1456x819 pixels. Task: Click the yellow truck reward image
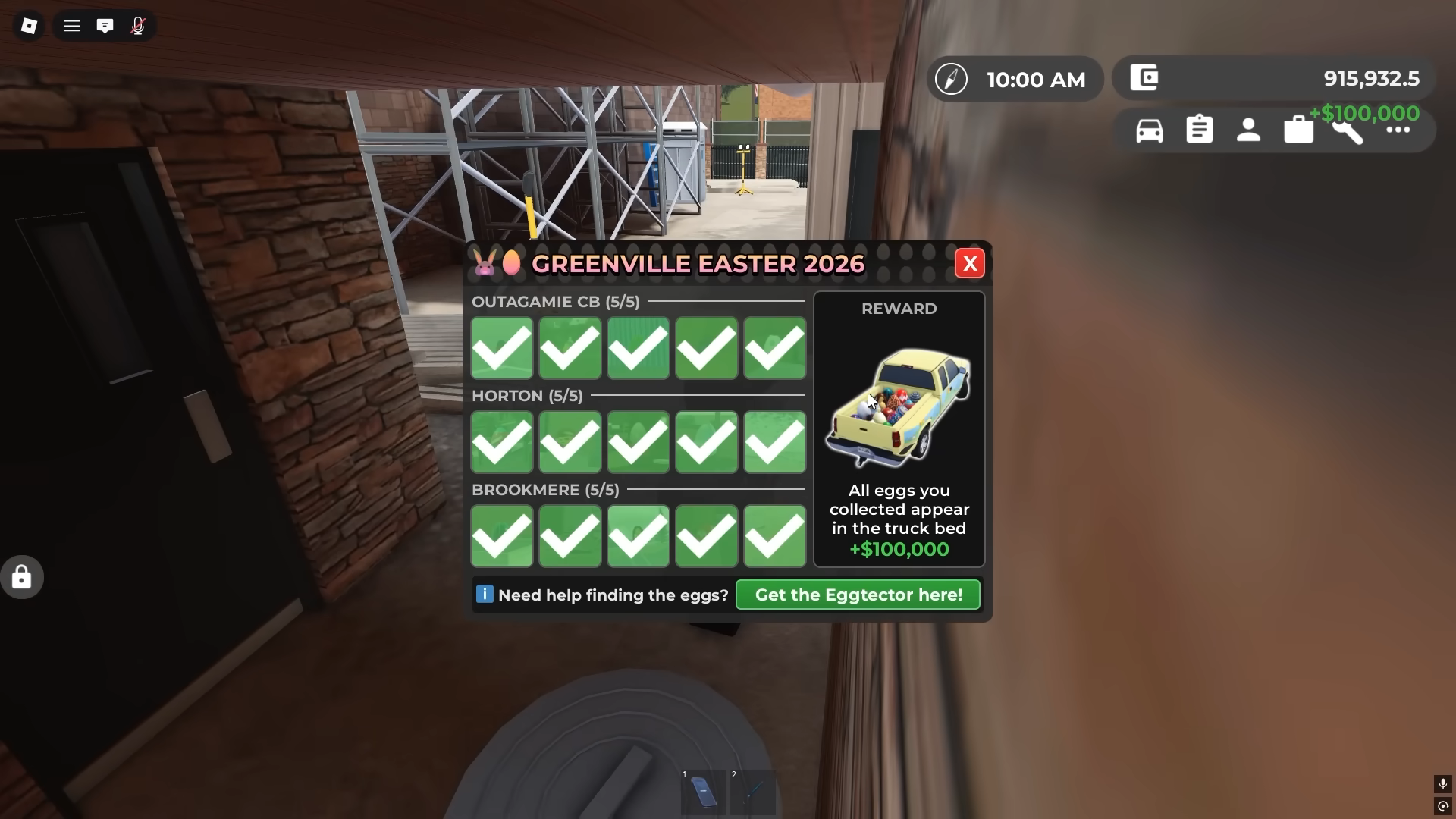(x=899, y=407)
